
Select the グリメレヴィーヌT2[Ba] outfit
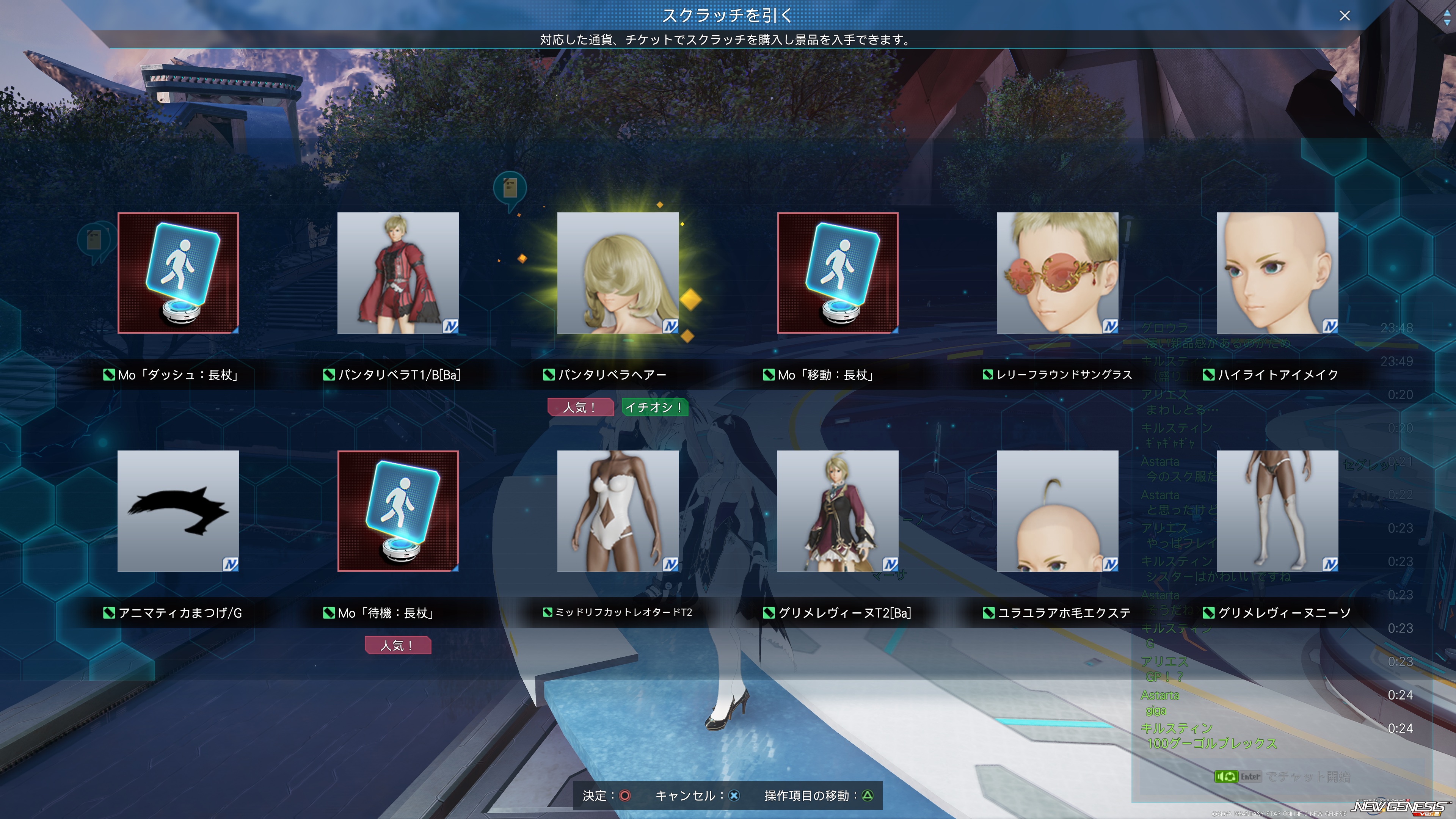838,511
